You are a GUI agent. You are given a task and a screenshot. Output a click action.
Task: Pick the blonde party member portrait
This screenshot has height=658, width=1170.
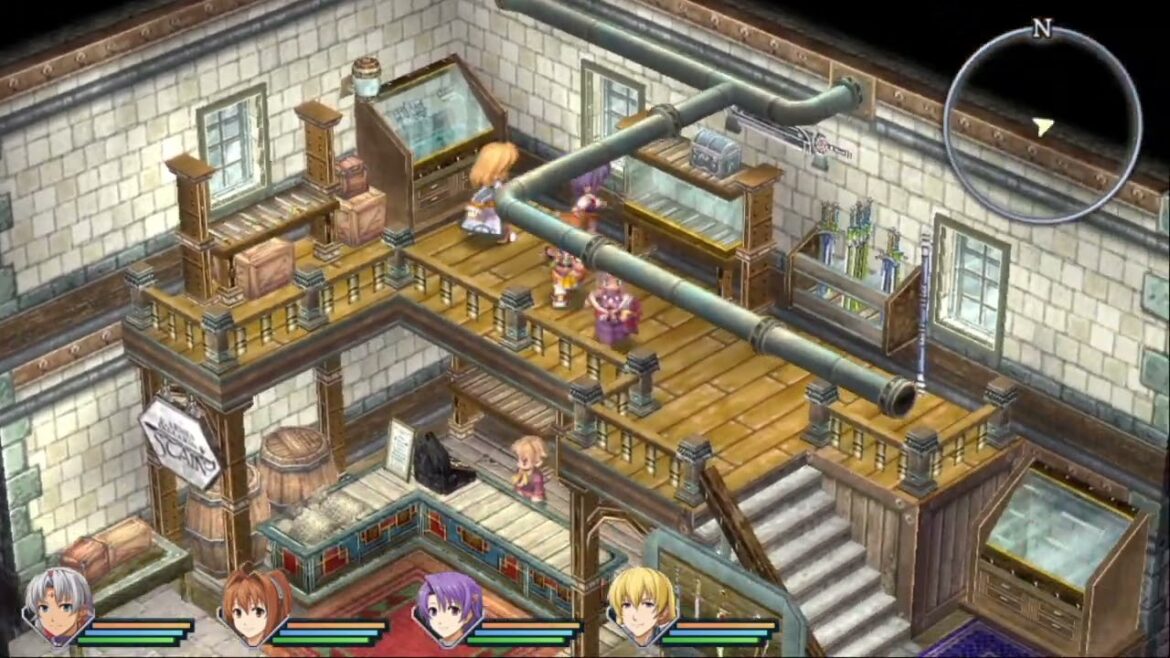(x=642, y=605)
